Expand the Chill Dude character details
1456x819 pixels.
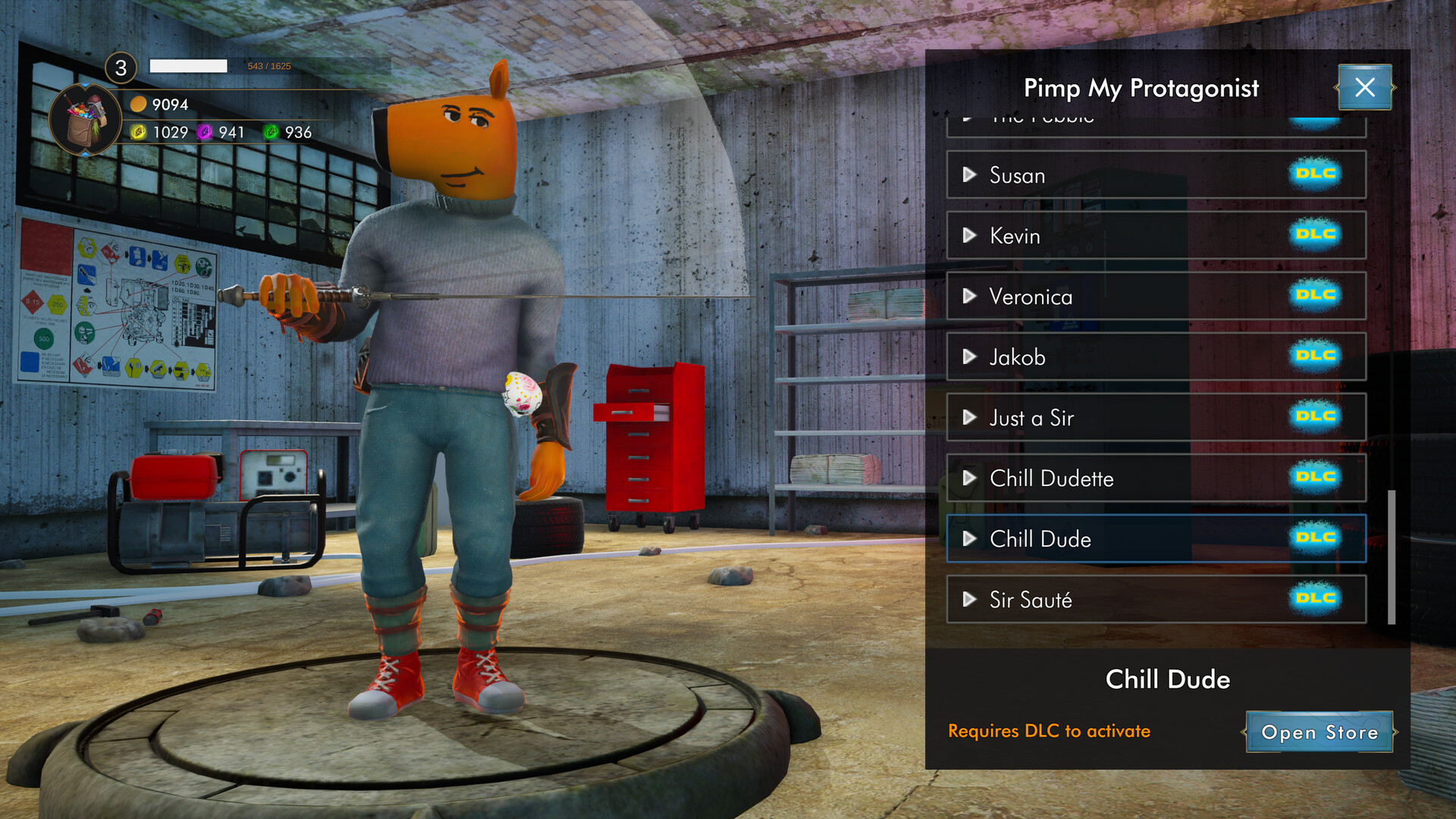[969, 538]
